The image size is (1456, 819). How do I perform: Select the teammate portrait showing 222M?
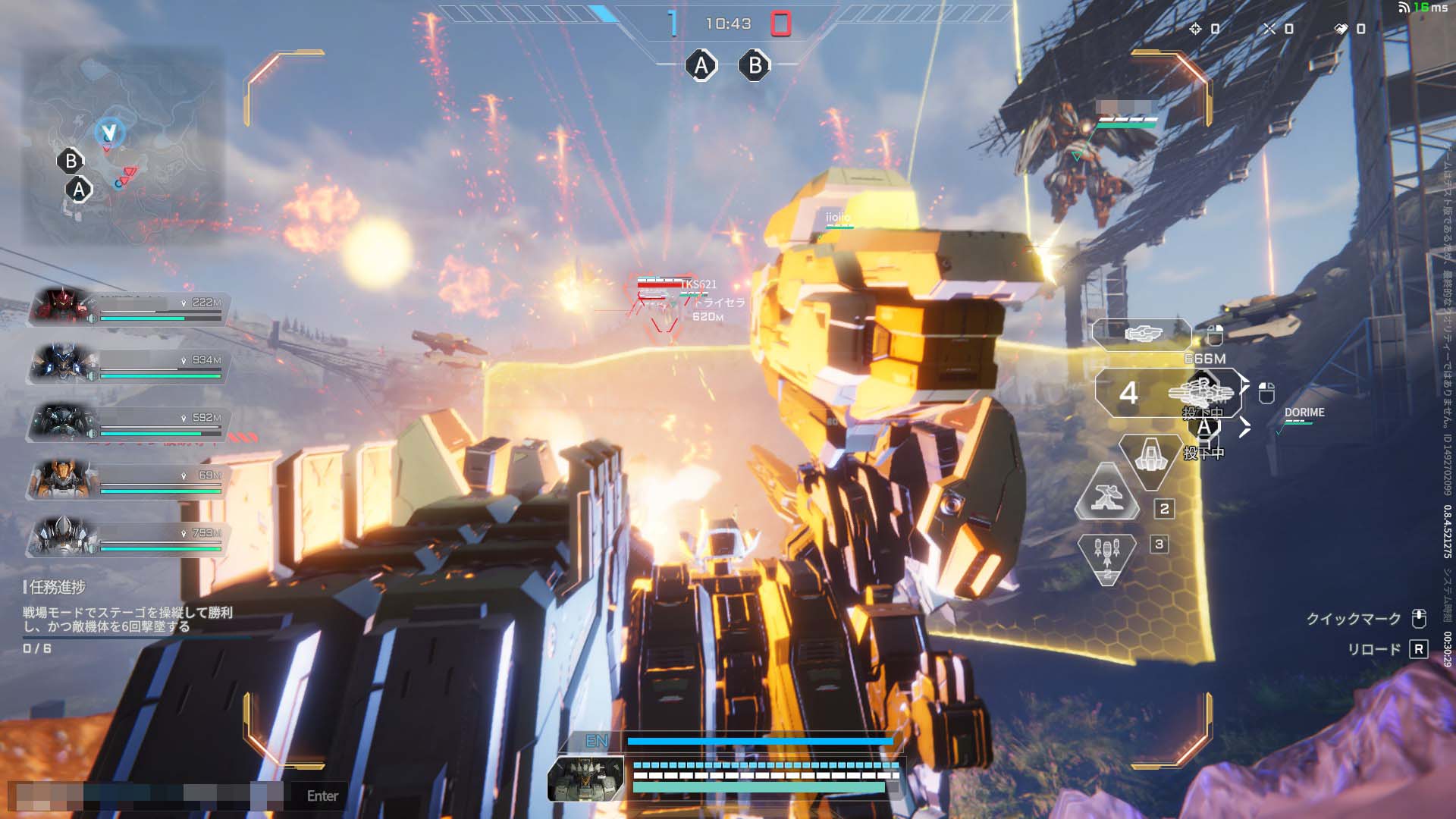(x=62, y=306)
